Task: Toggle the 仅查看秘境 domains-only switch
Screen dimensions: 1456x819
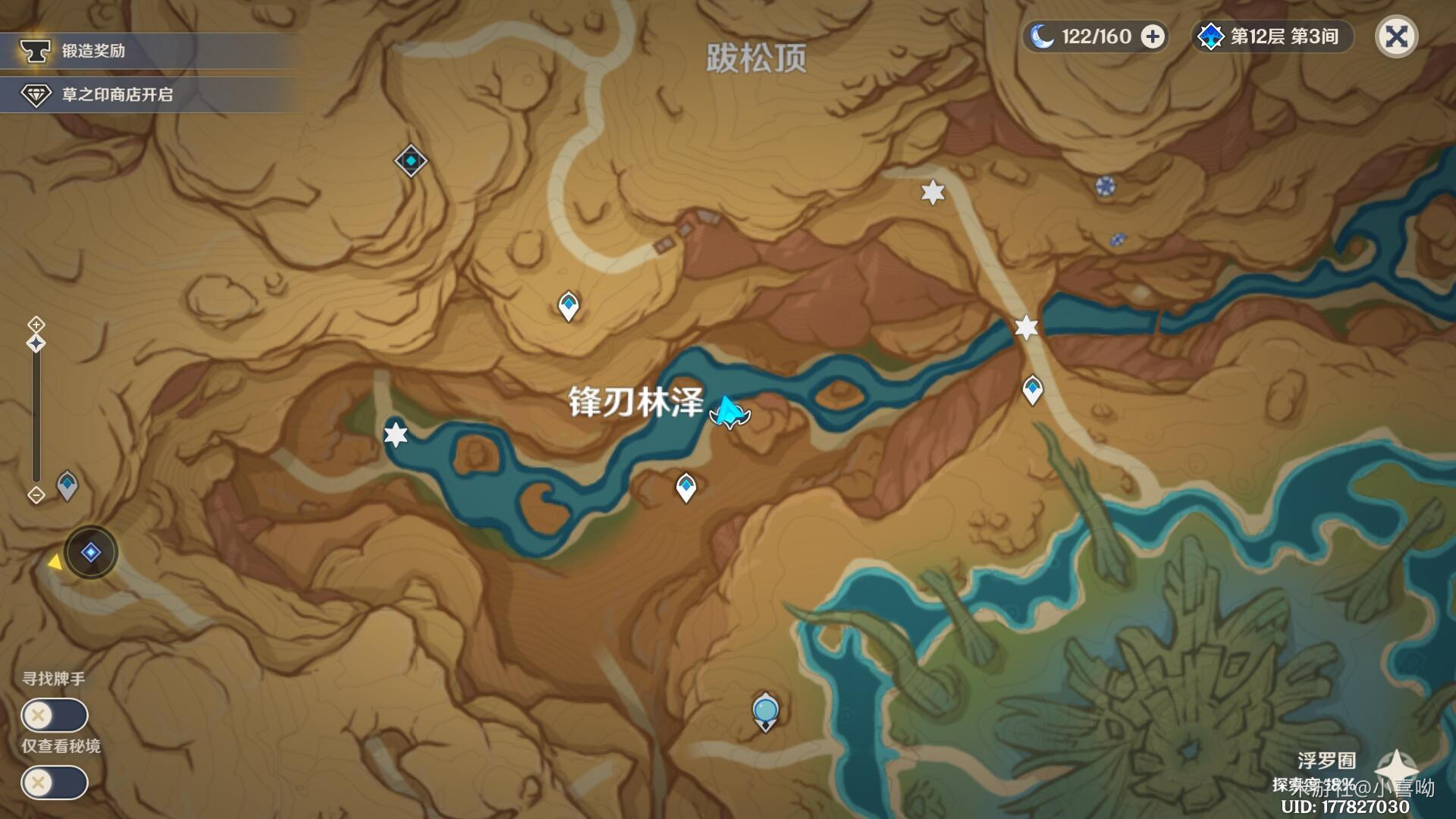Action: point(55,783)
